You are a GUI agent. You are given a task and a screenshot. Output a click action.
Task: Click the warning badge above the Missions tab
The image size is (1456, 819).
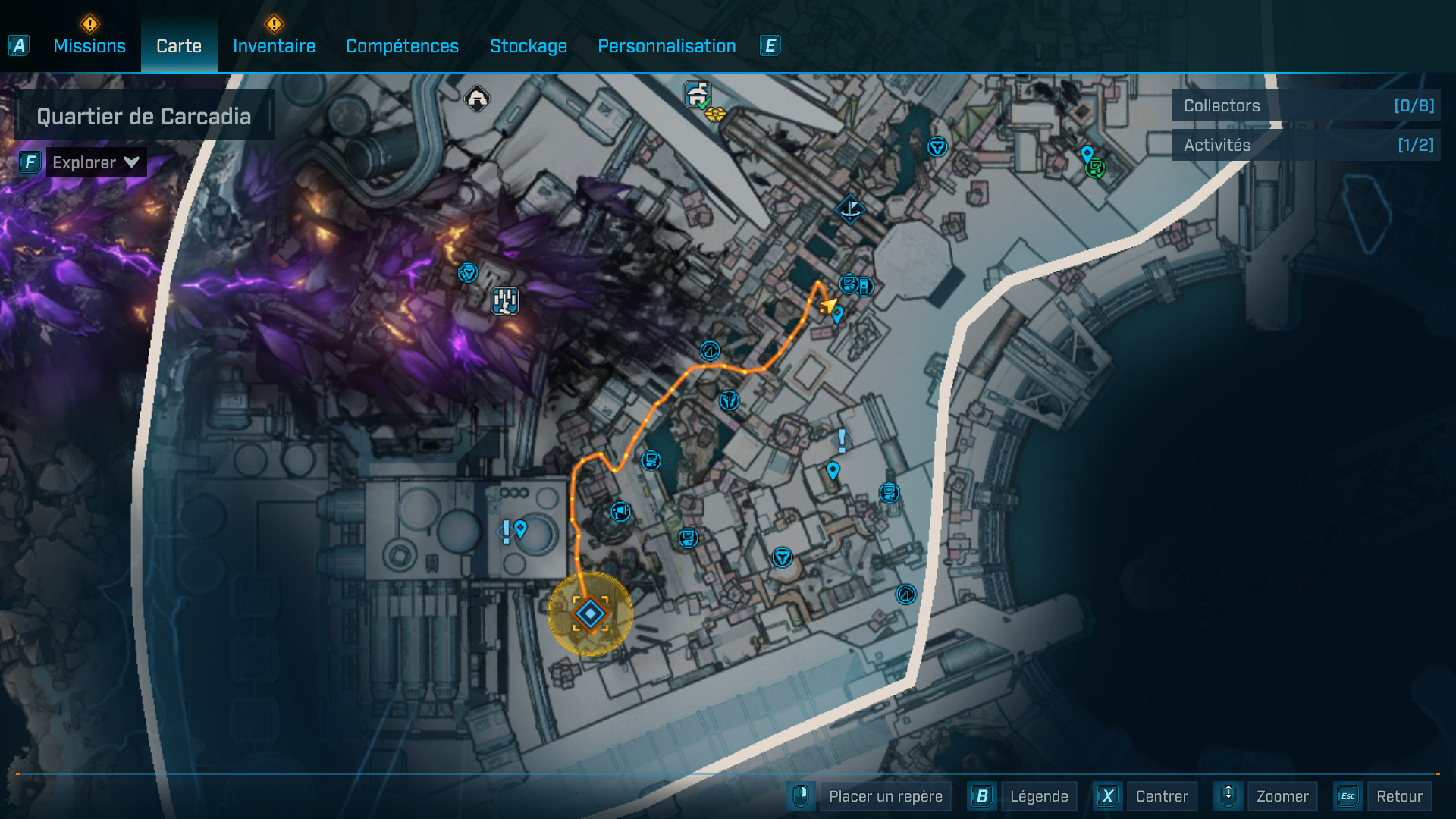pos(89,24)
